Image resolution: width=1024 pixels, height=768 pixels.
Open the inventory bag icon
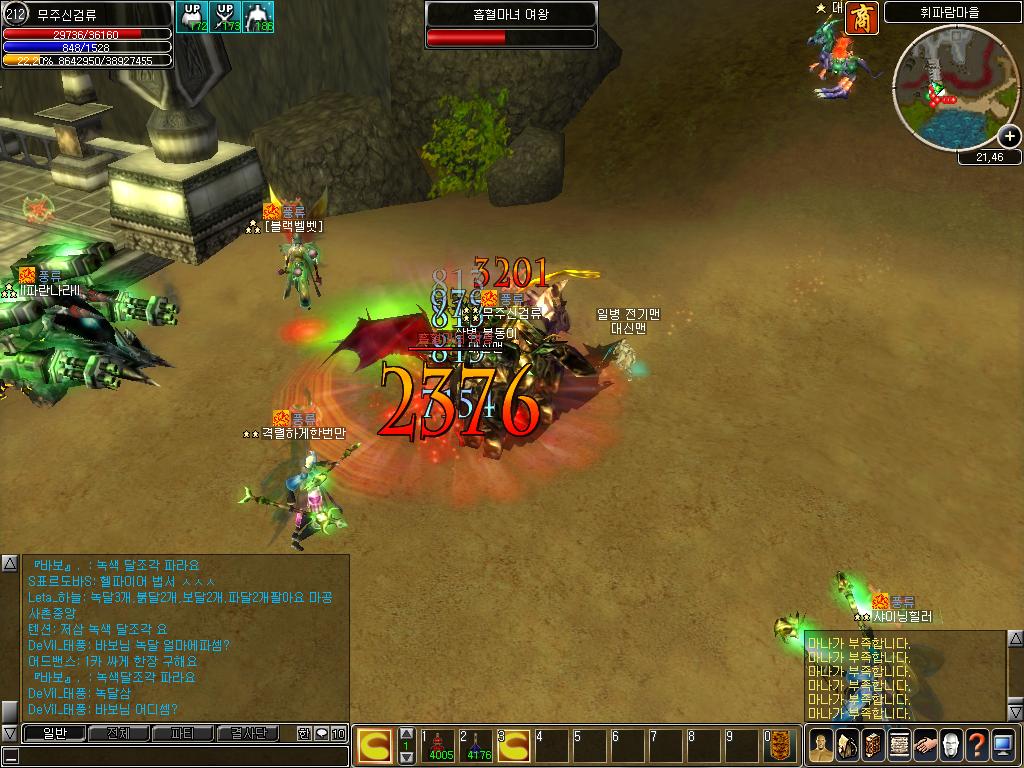pos(847,746)
